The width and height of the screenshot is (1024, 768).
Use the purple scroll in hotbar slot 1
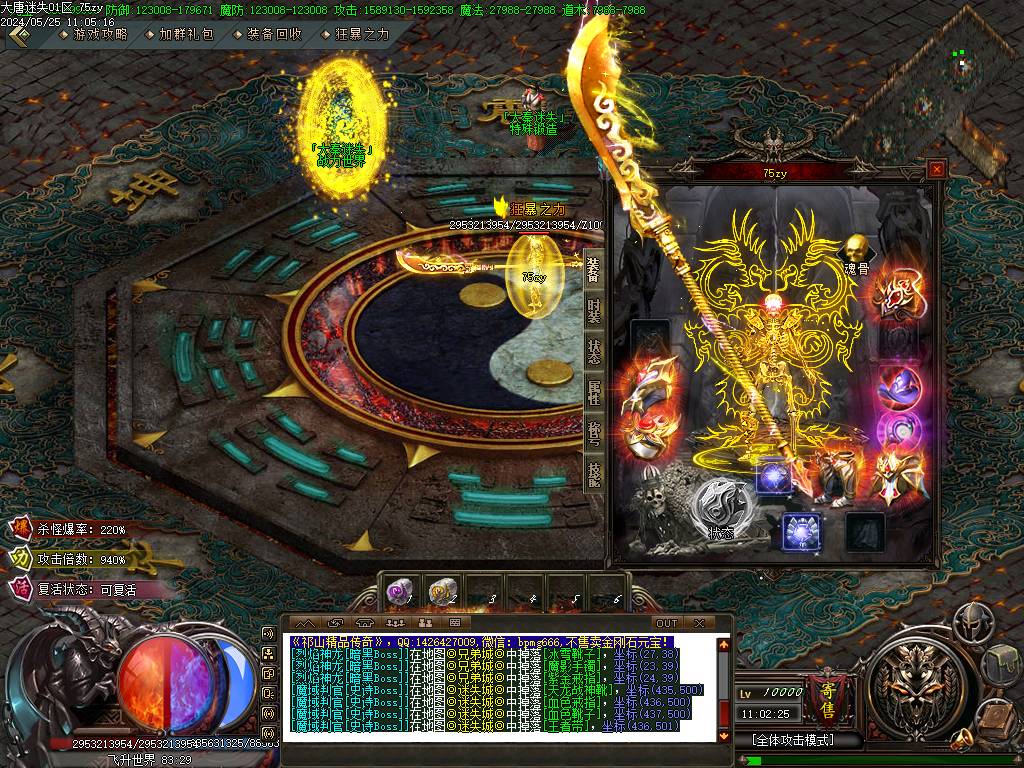[x=401, y=593]
